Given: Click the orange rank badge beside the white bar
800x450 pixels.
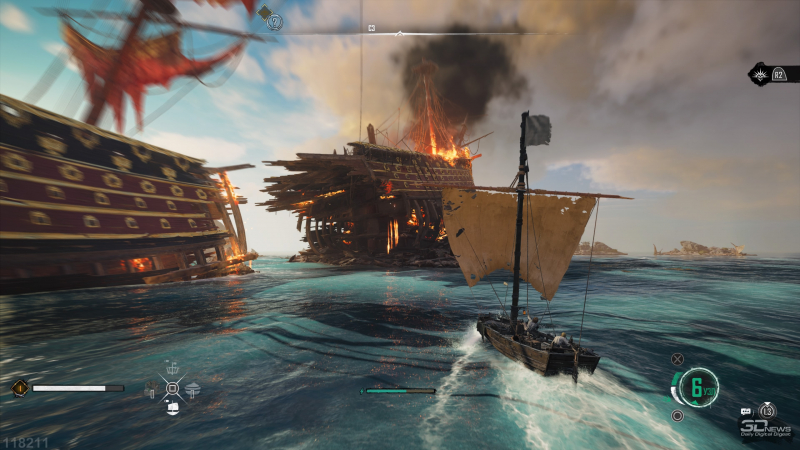Looking at the screenshot, I should [18, 388].
